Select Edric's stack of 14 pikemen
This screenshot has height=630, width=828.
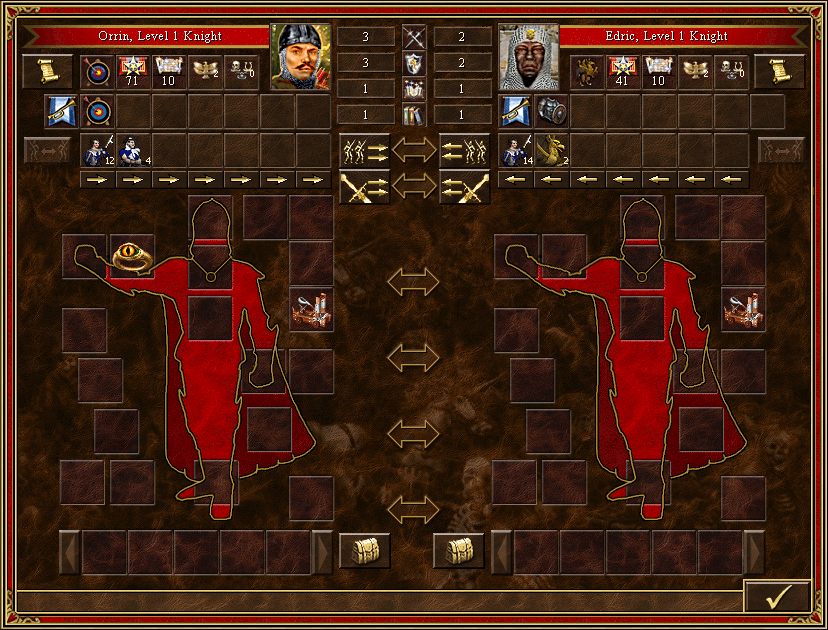click(x=516, y=150)
